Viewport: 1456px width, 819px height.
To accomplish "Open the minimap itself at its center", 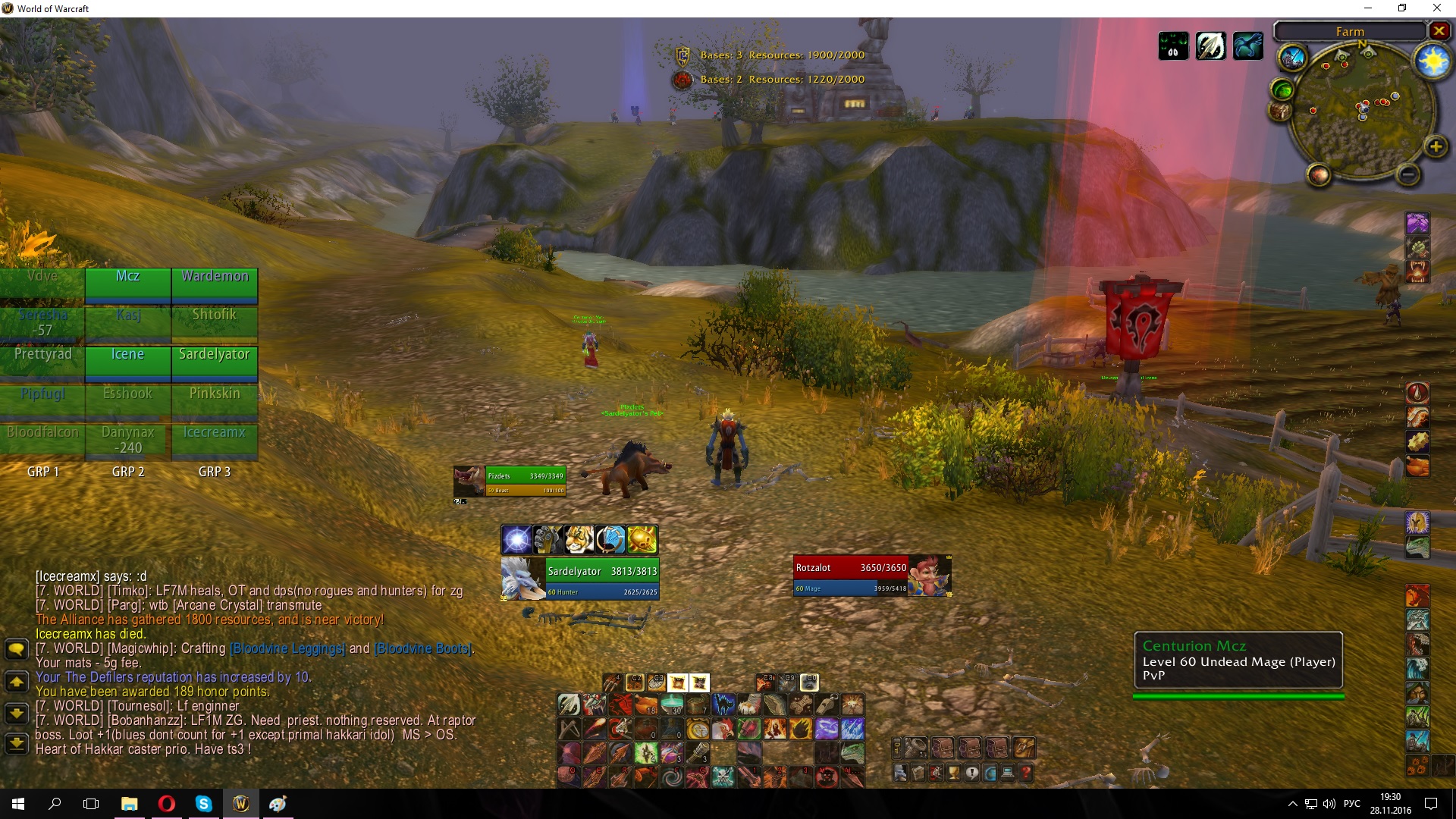I will click(1362, 111).
